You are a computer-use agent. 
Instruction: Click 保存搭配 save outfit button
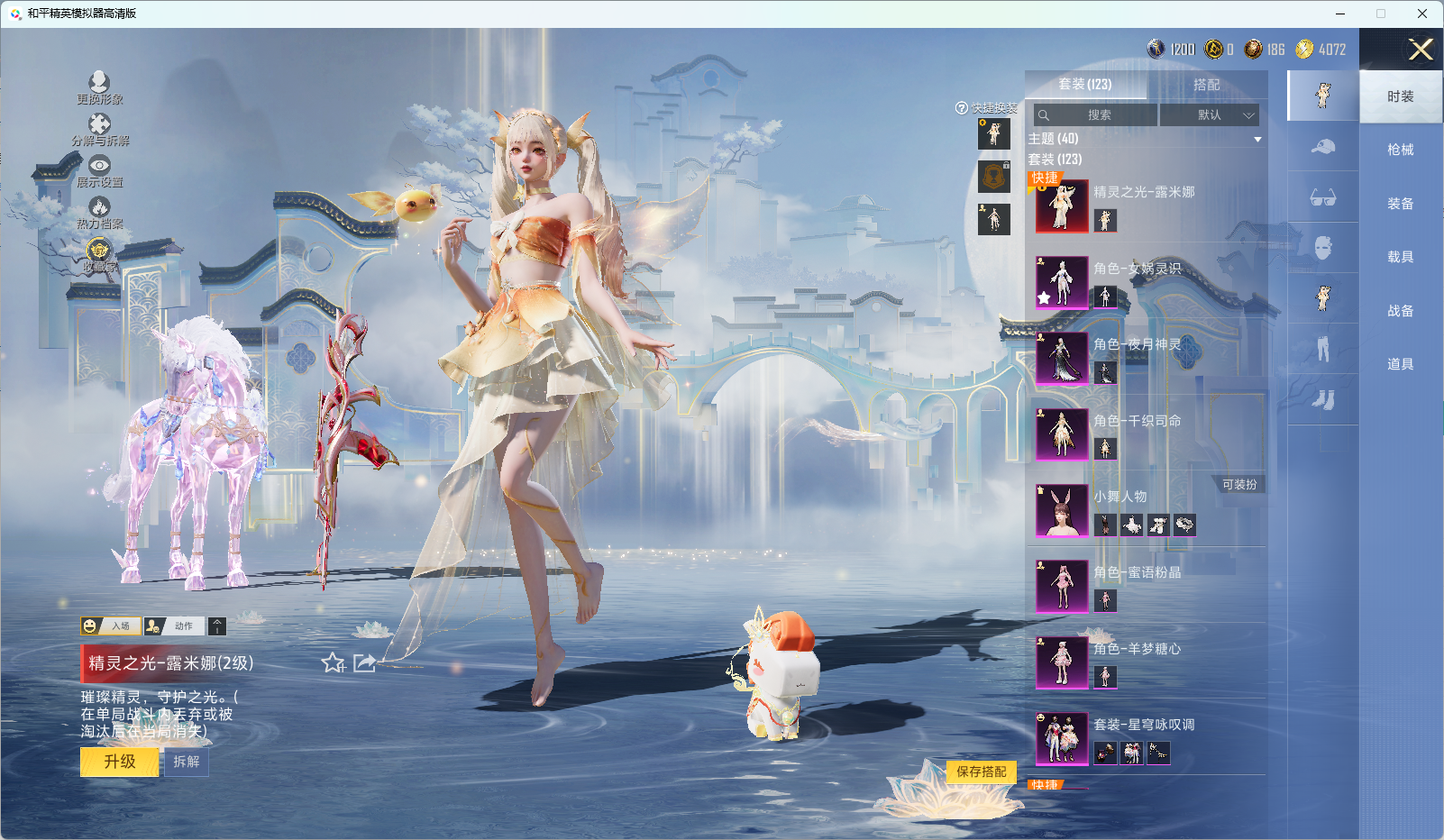coord(981,772)
